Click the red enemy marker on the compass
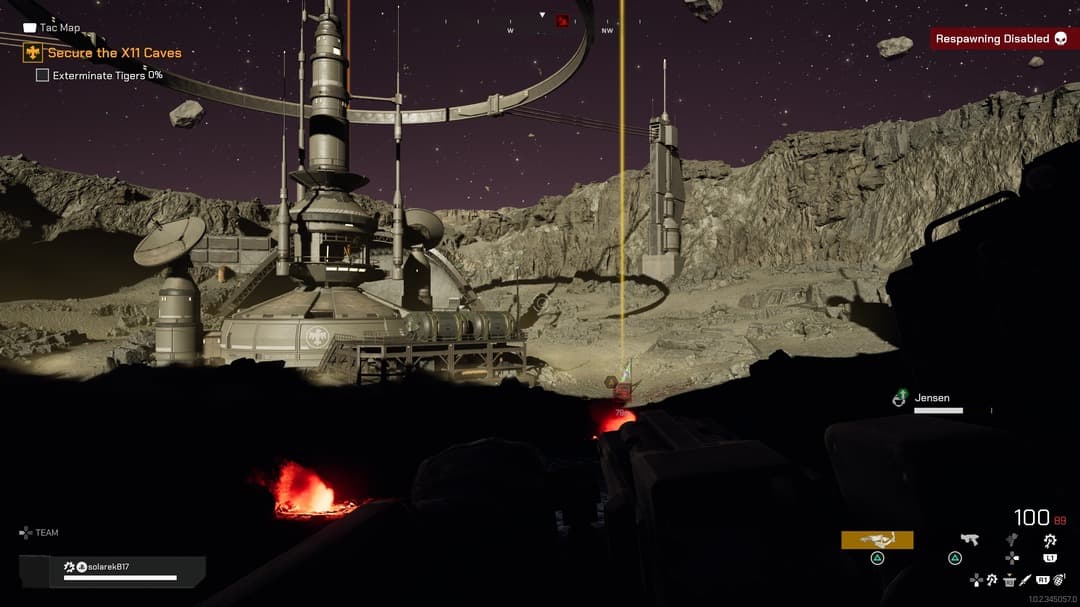 coord(562,20)
